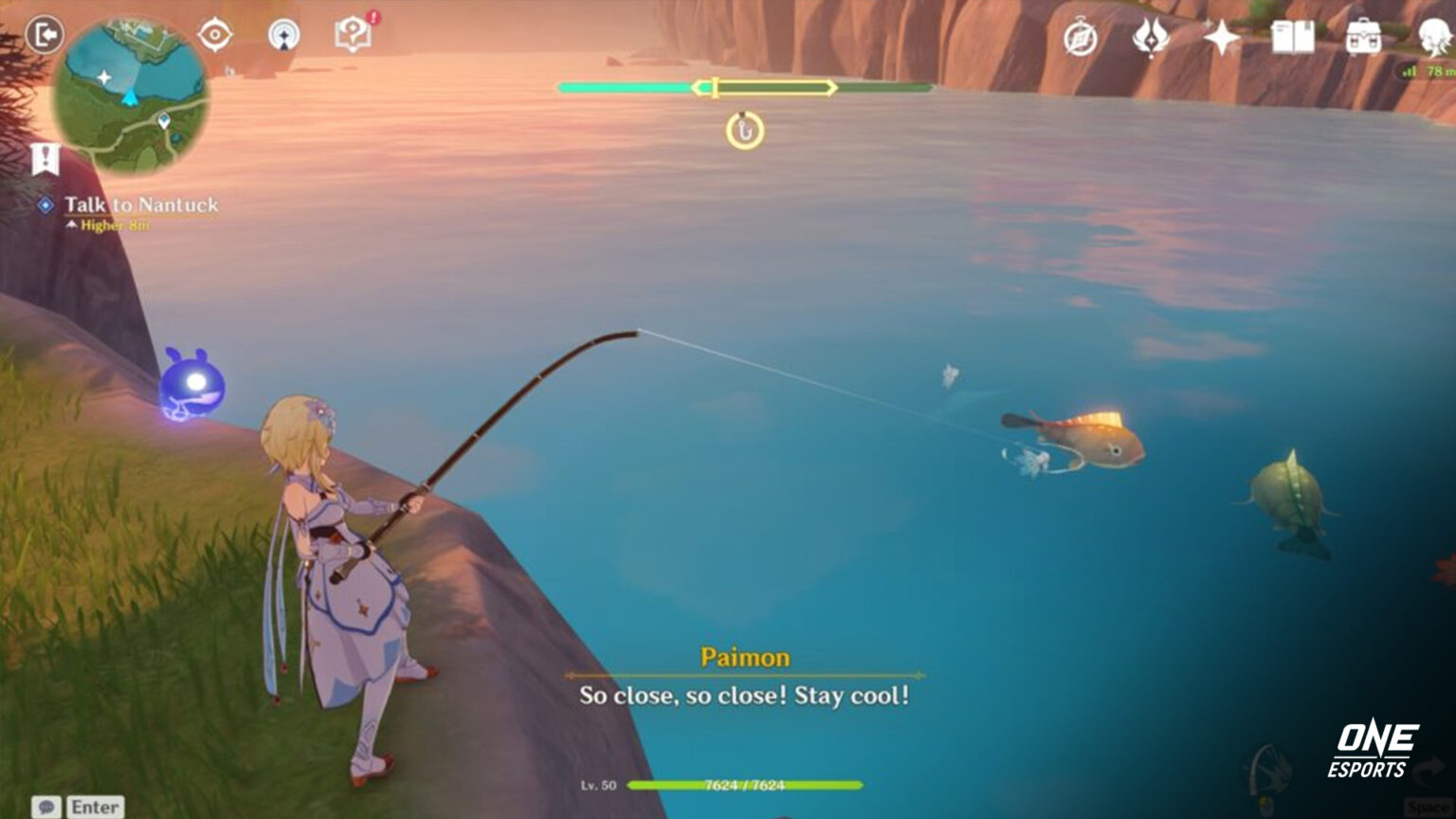Viewport: 1456px width, 819px height.
Task: Exit fishing with the door-arrow button
Action: pos(44,36)
